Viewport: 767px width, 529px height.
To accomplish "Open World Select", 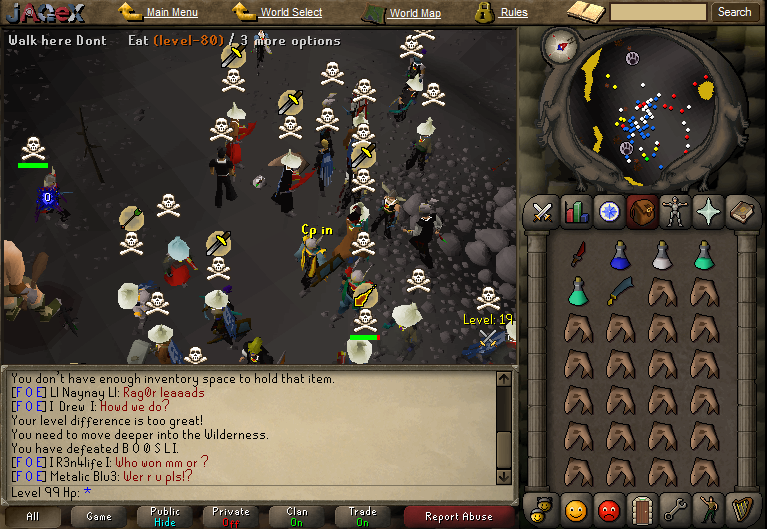I will click(x=291, y=13).
